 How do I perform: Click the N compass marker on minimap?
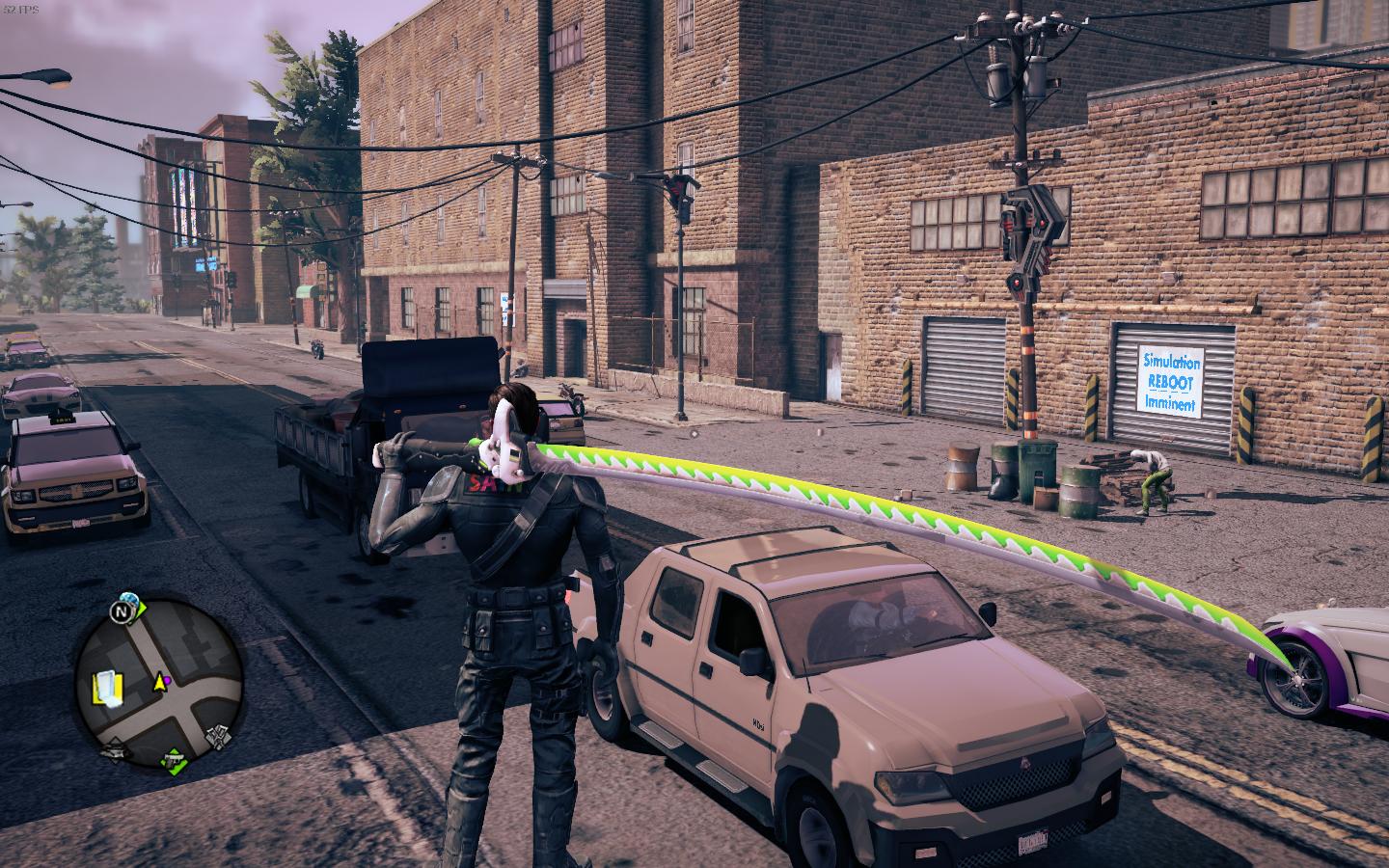click(x=123, y=612)
